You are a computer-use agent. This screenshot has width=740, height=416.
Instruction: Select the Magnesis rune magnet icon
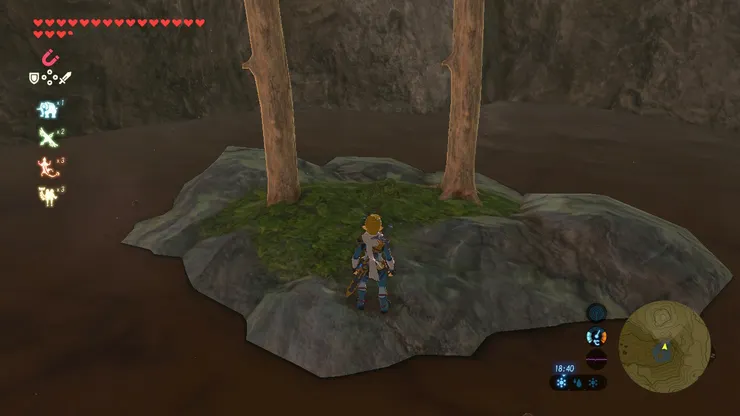[x=47, y=59]
